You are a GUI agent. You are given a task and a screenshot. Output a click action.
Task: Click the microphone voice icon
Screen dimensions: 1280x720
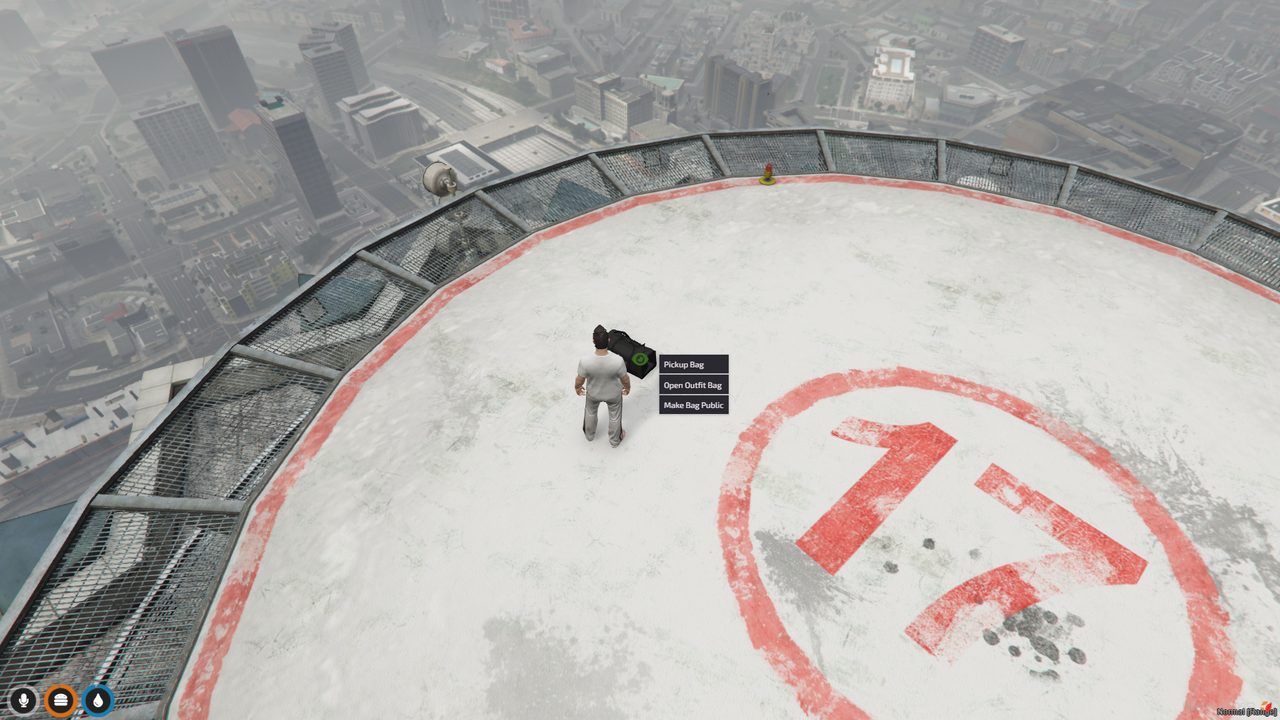pos(22,700)
